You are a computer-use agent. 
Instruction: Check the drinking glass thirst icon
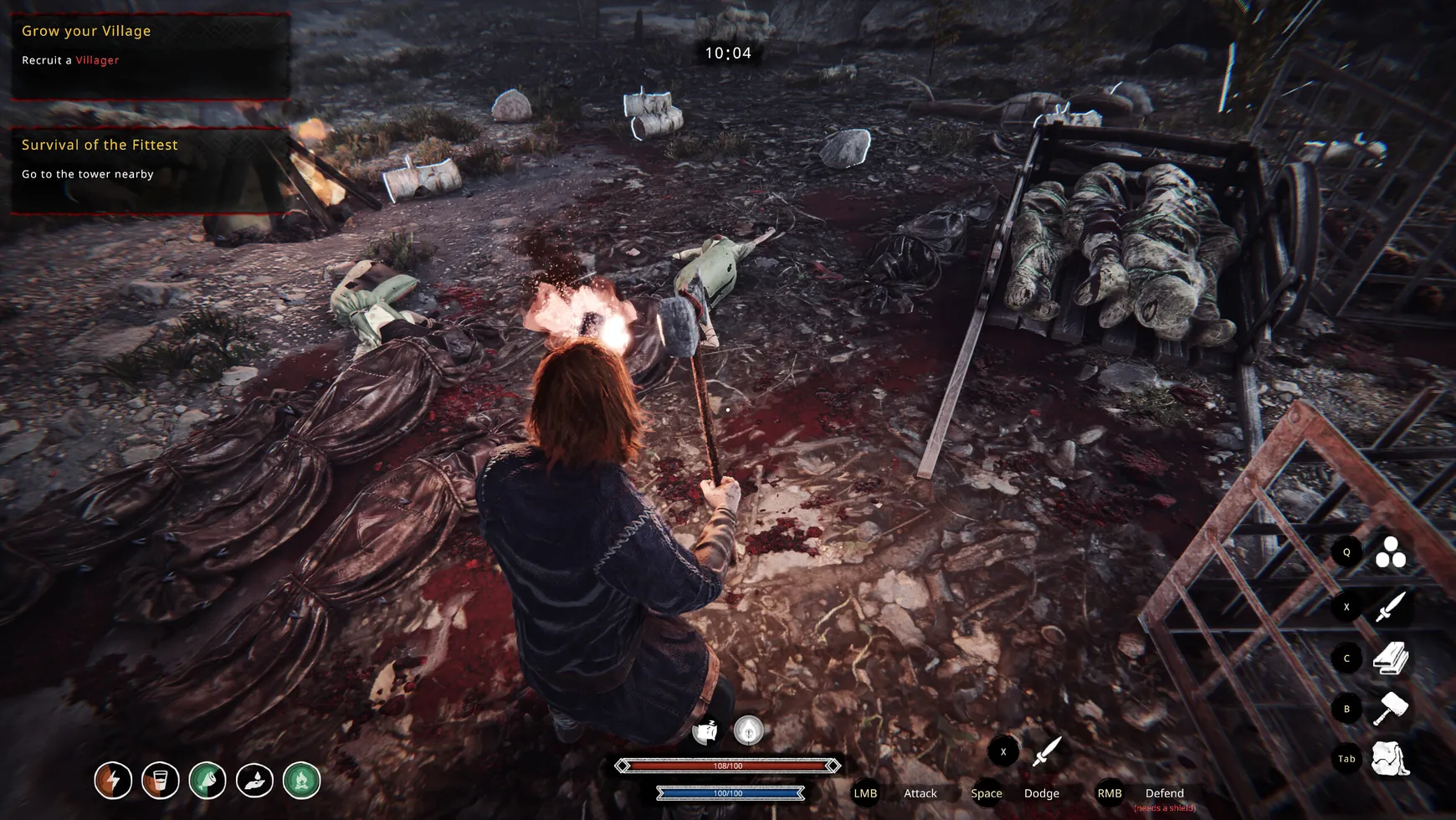click(160, 781)
